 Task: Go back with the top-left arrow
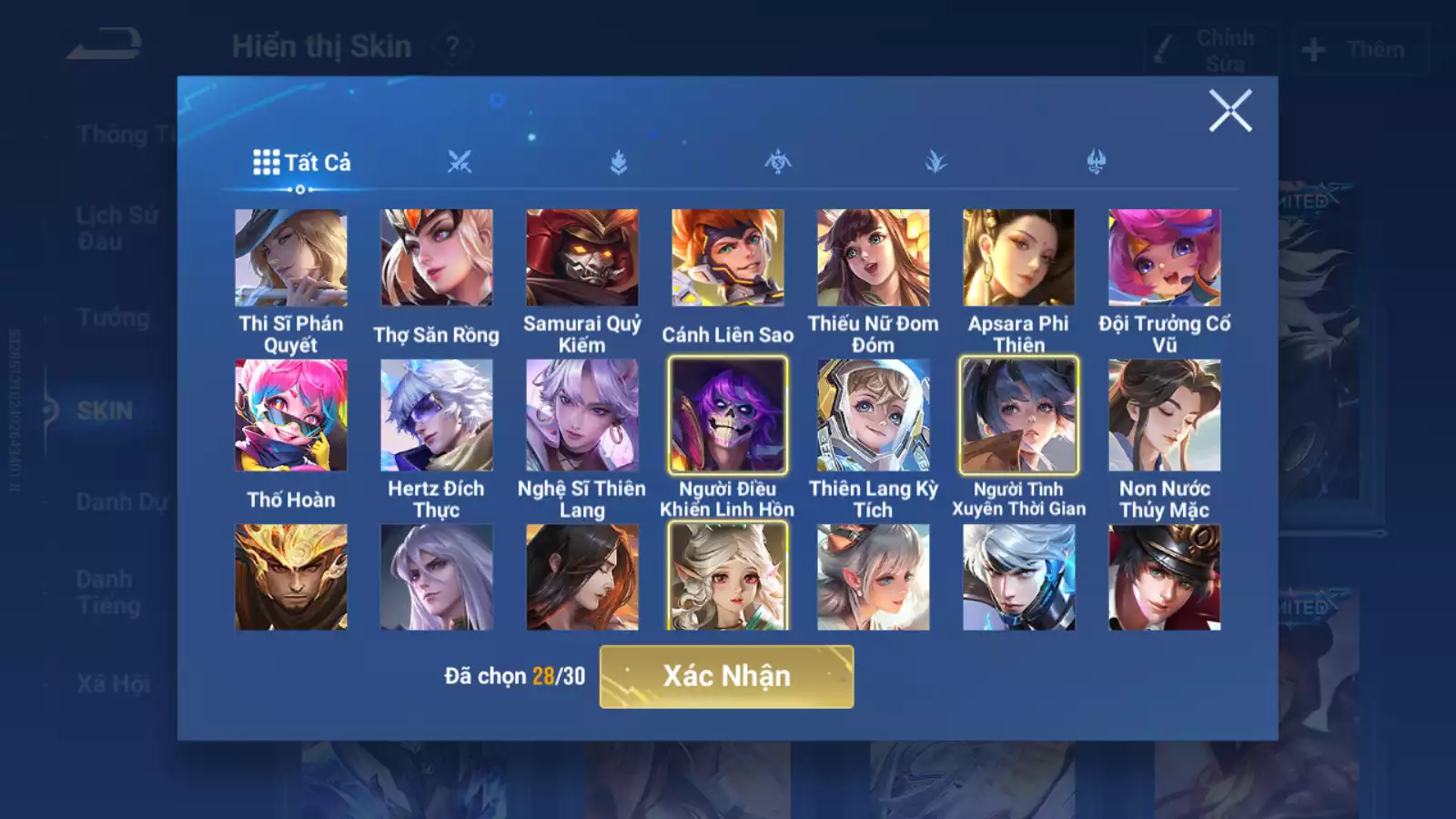click(x=105, y=45)
